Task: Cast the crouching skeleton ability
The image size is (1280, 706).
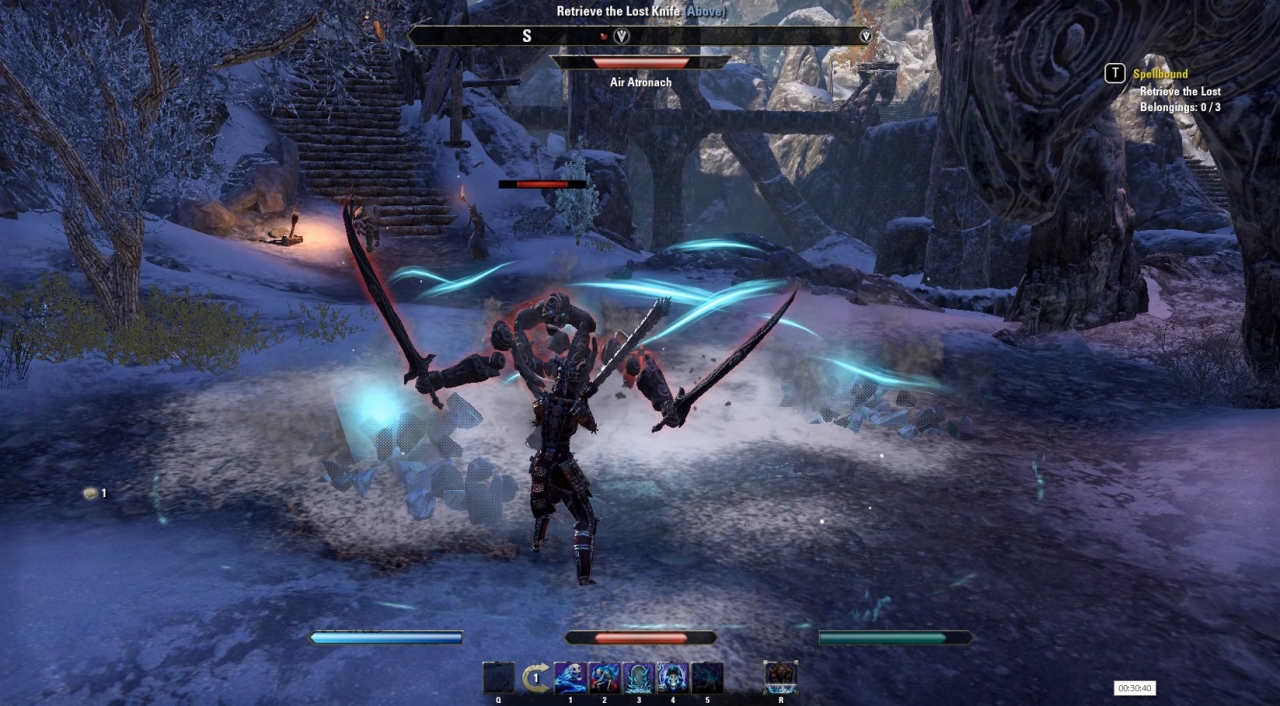Action: [x=604, y=677]
